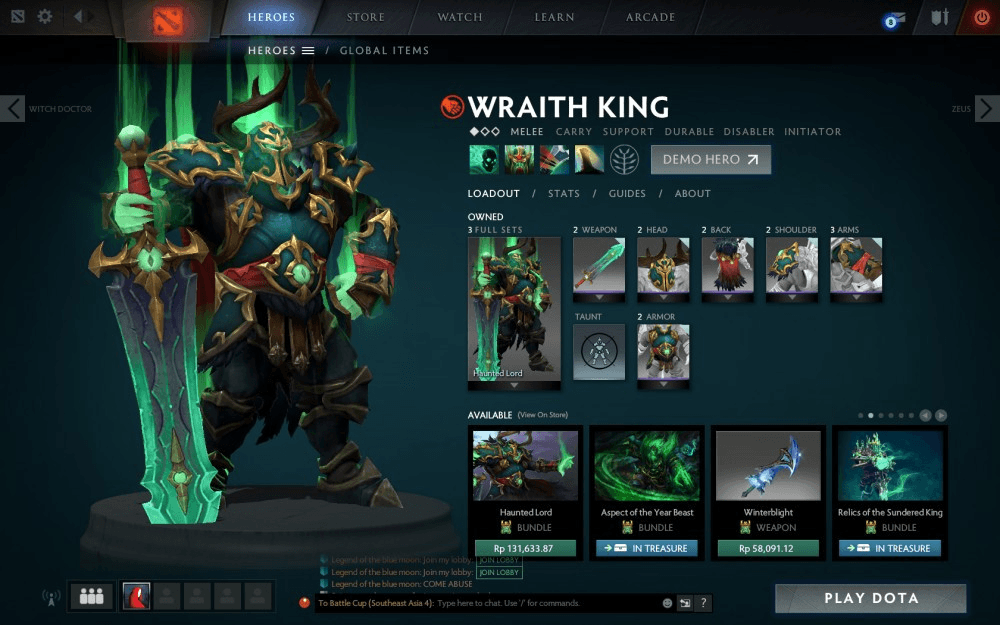Buy the Haunted Lord bundle
This screenshot has height=625, width=1000.
525,548
